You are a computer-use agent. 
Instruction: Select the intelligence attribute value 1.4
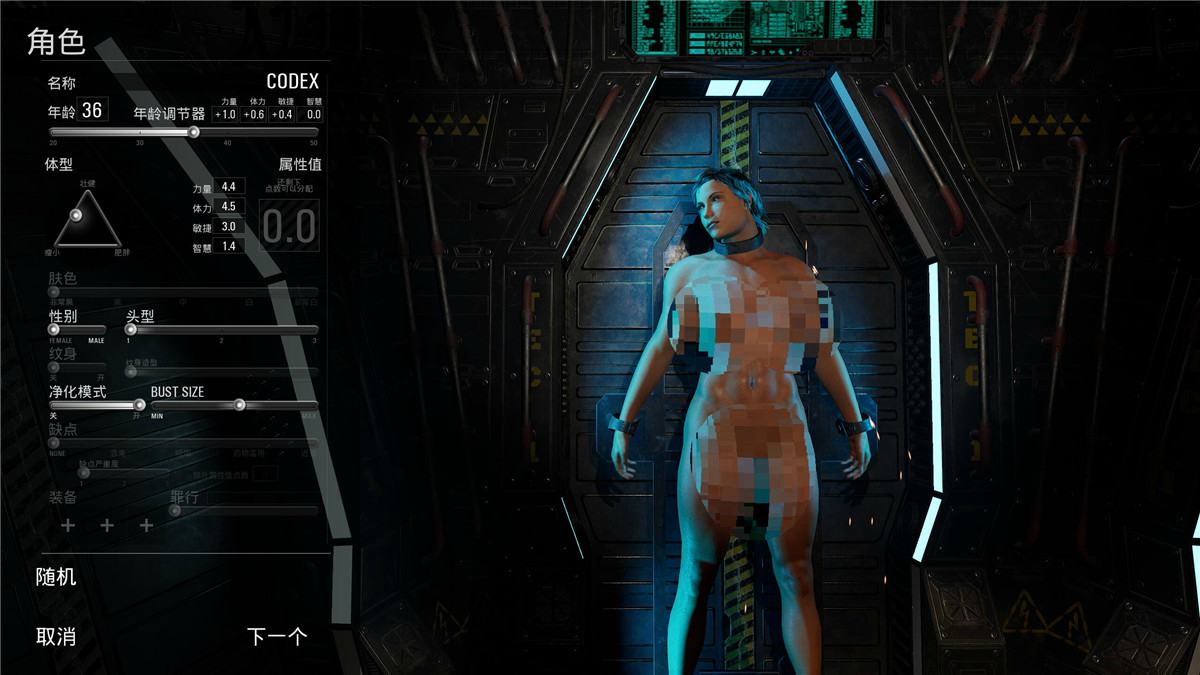pos(229,245)
